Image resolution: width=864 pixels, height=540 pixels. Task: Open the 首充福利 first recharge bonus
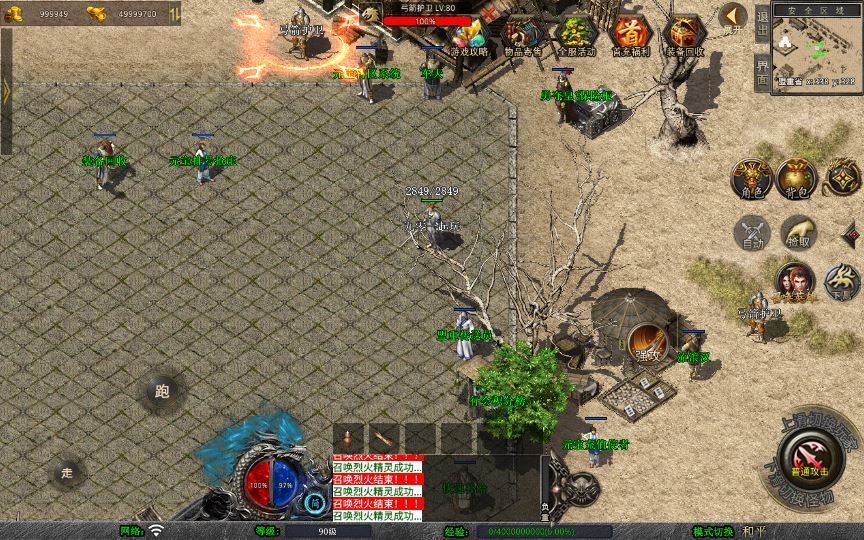click(629, 36)
